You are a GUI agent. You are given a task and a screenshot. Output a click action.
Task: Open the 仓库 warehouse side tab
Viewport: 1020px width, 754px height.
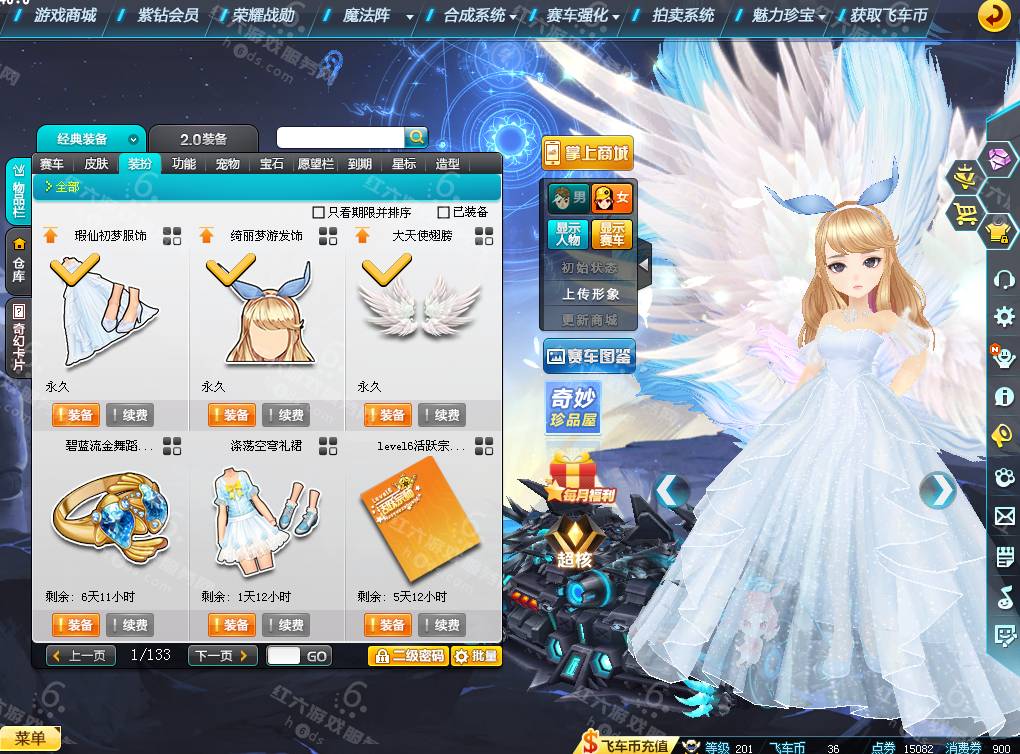[x=18, y=258]
